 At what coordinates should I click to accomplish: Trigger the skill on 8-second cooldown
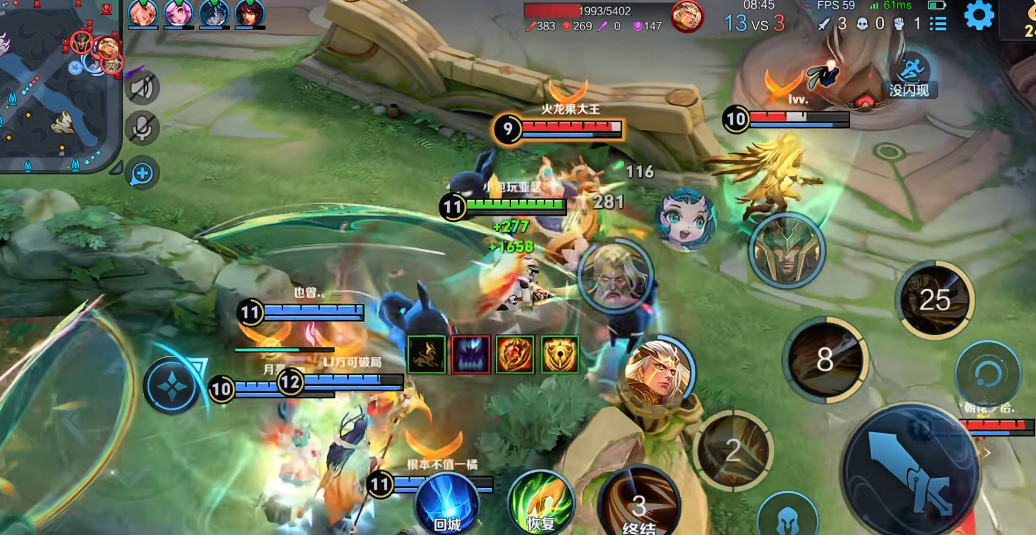[824, 359]
